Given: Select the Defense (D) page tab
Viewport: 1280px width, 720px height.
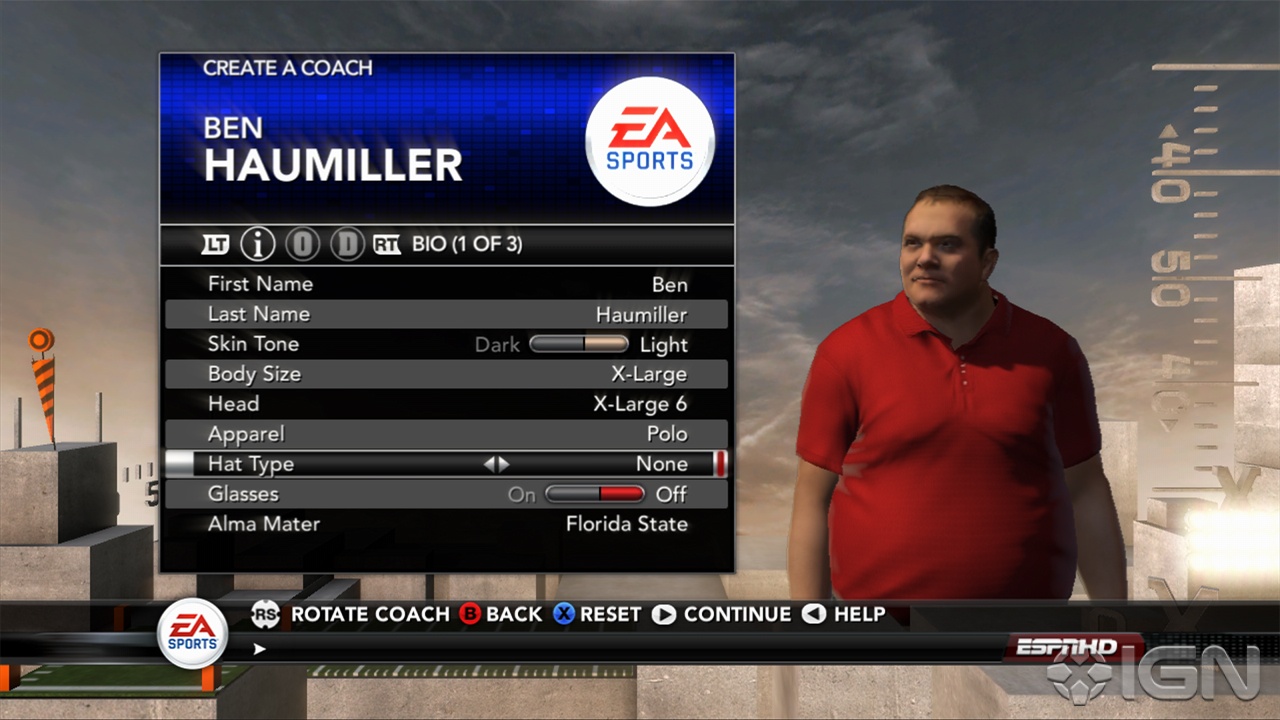Looking at the screenshot, I should pos(346,243).
